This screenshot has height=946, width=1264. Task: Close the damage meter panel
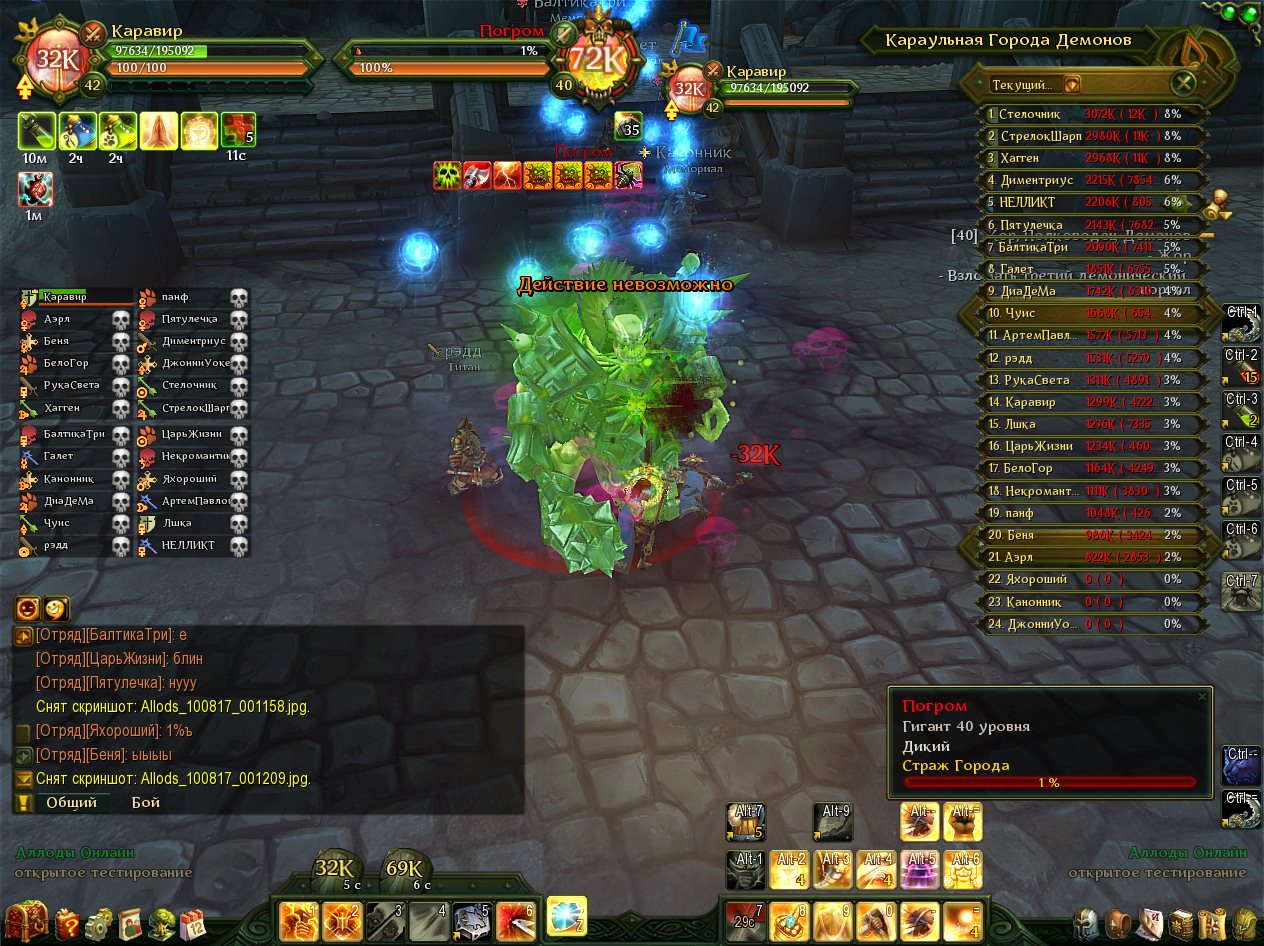pos(1184,84)
